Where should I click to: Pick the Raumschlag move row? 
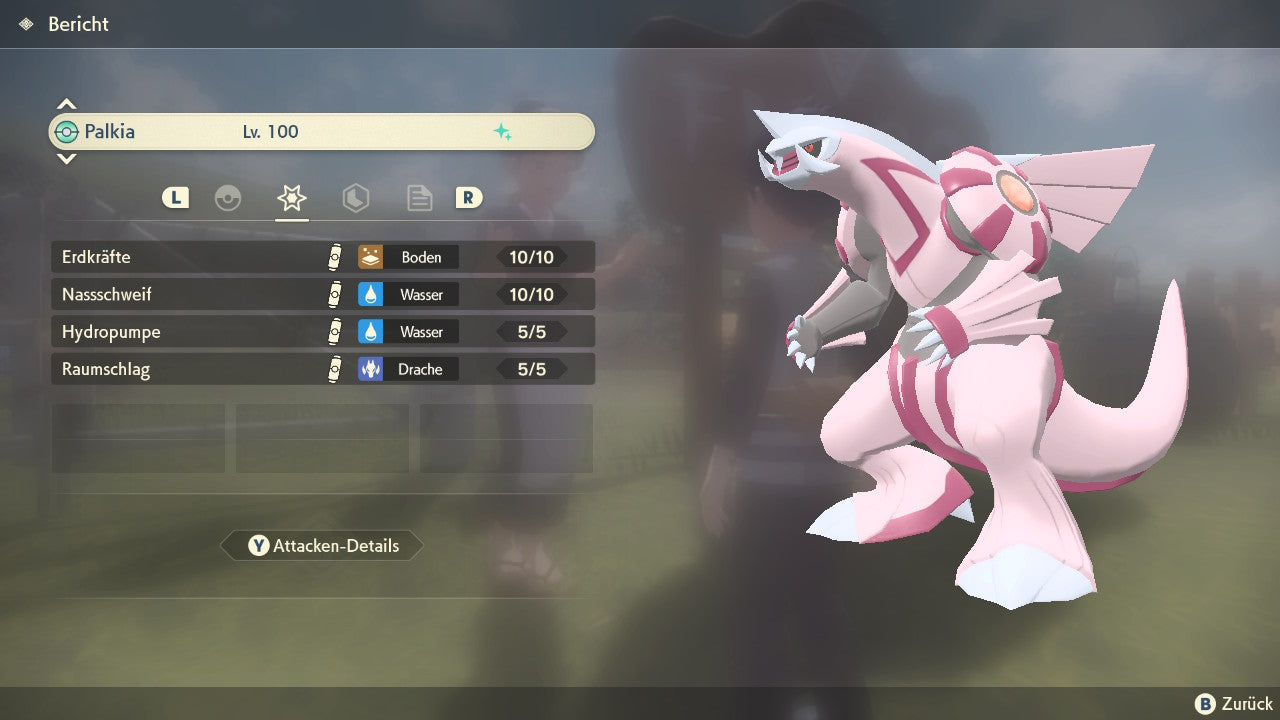click(322, 369)
